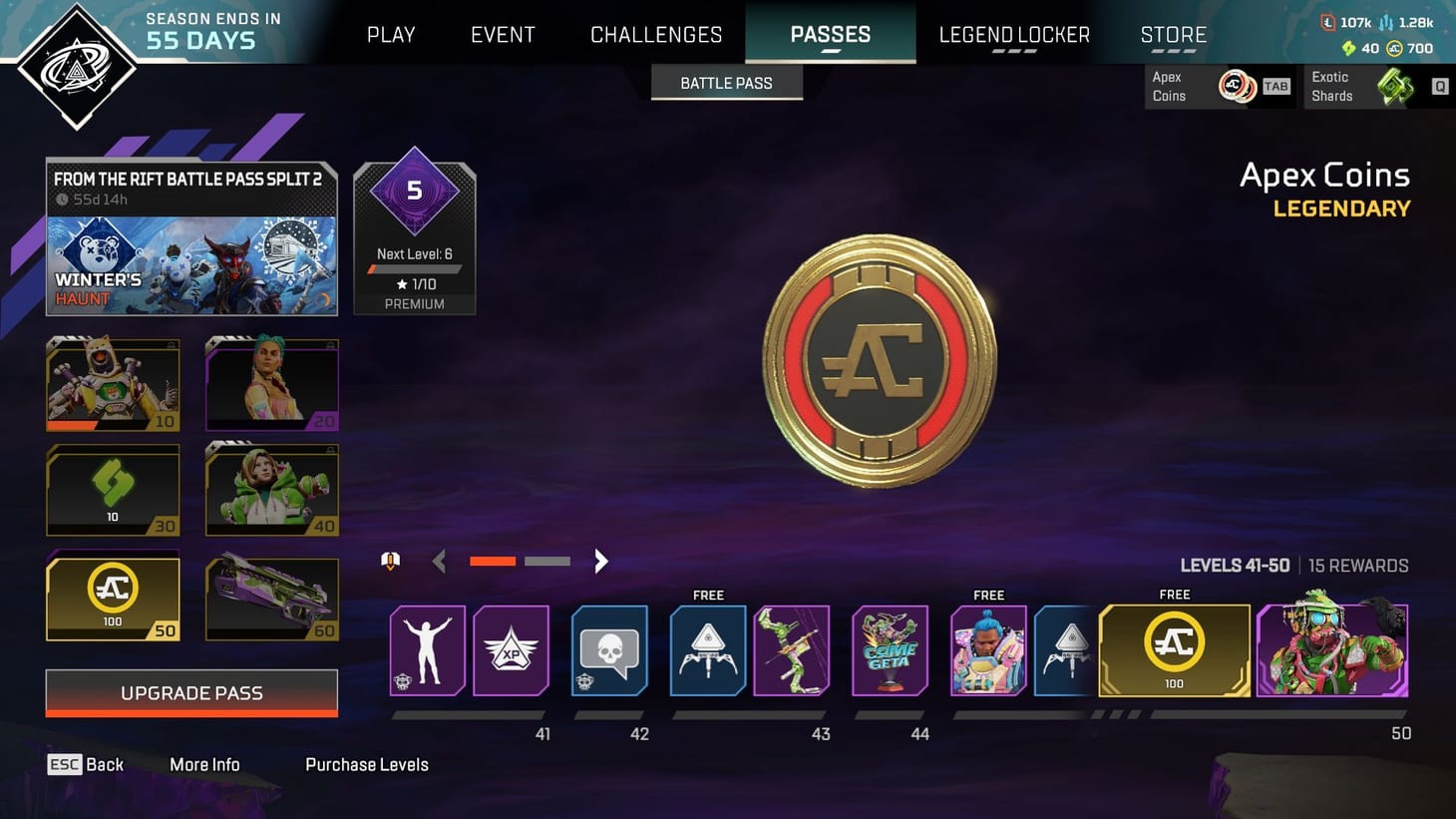
Task: Select the kill quip holospray reward icon
Action: point(609,649)
